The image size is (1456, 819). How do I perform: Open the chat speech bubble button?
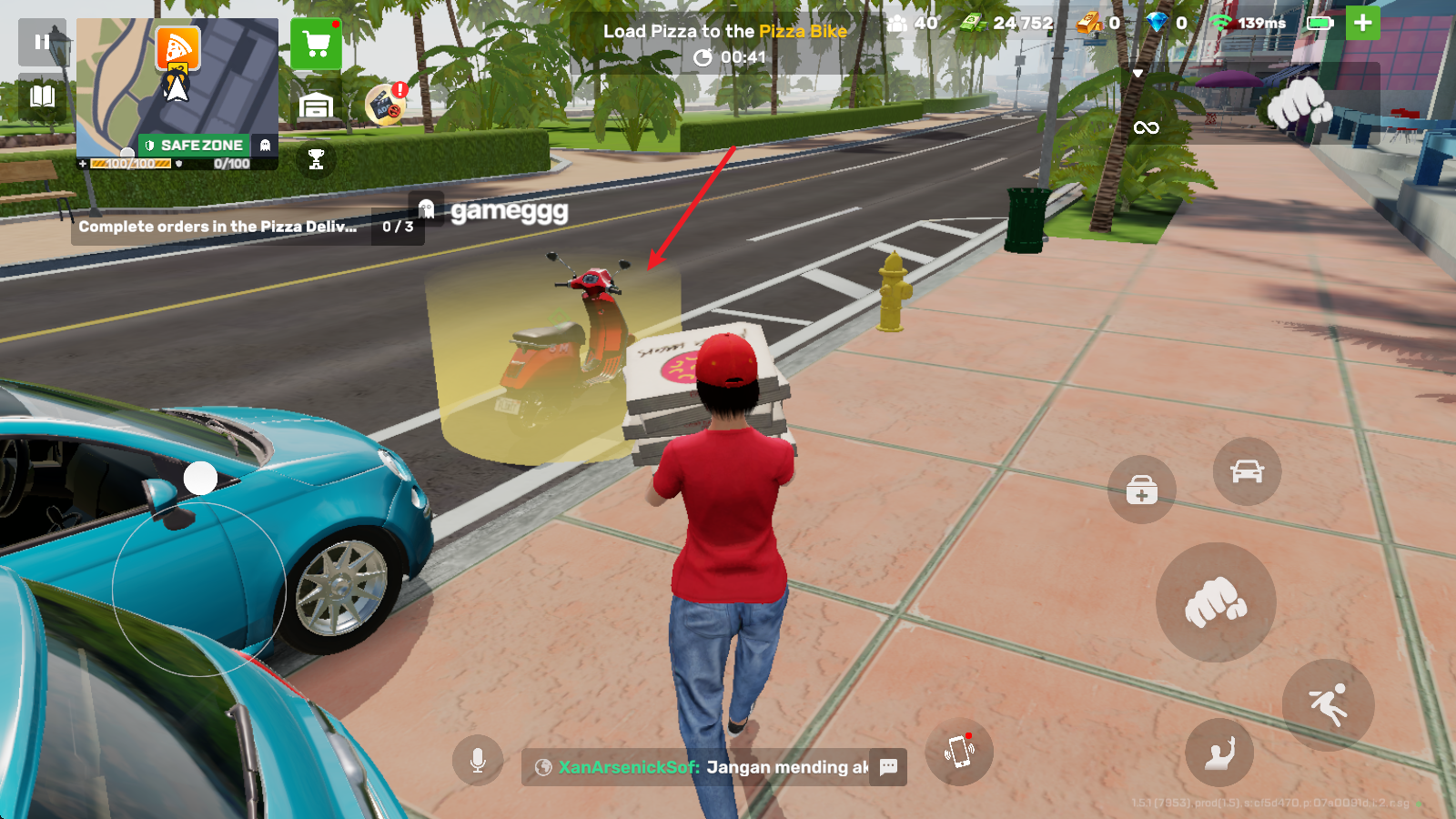click(x=888, y=766)
